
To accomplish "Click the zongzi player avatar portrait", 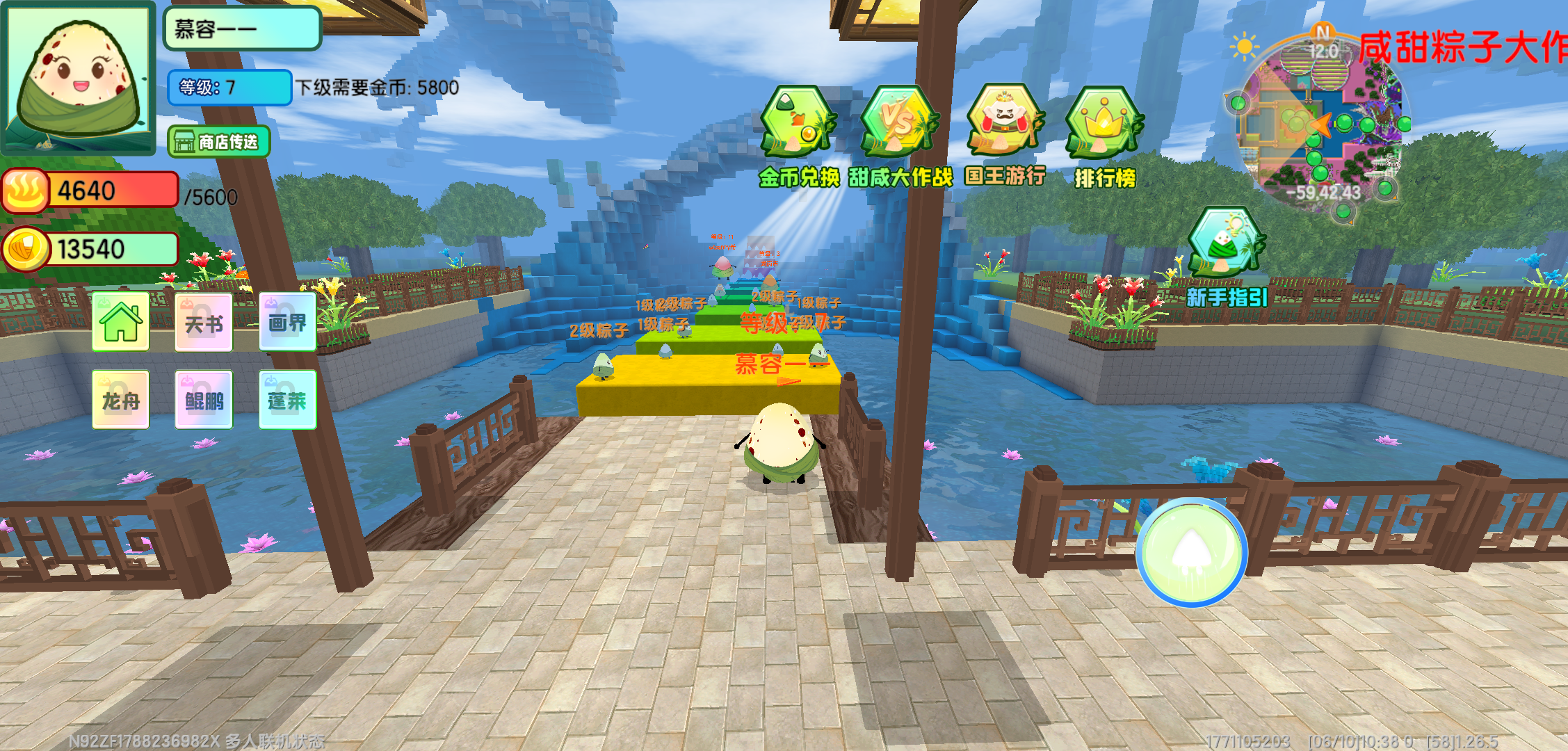I will [79, 76].
